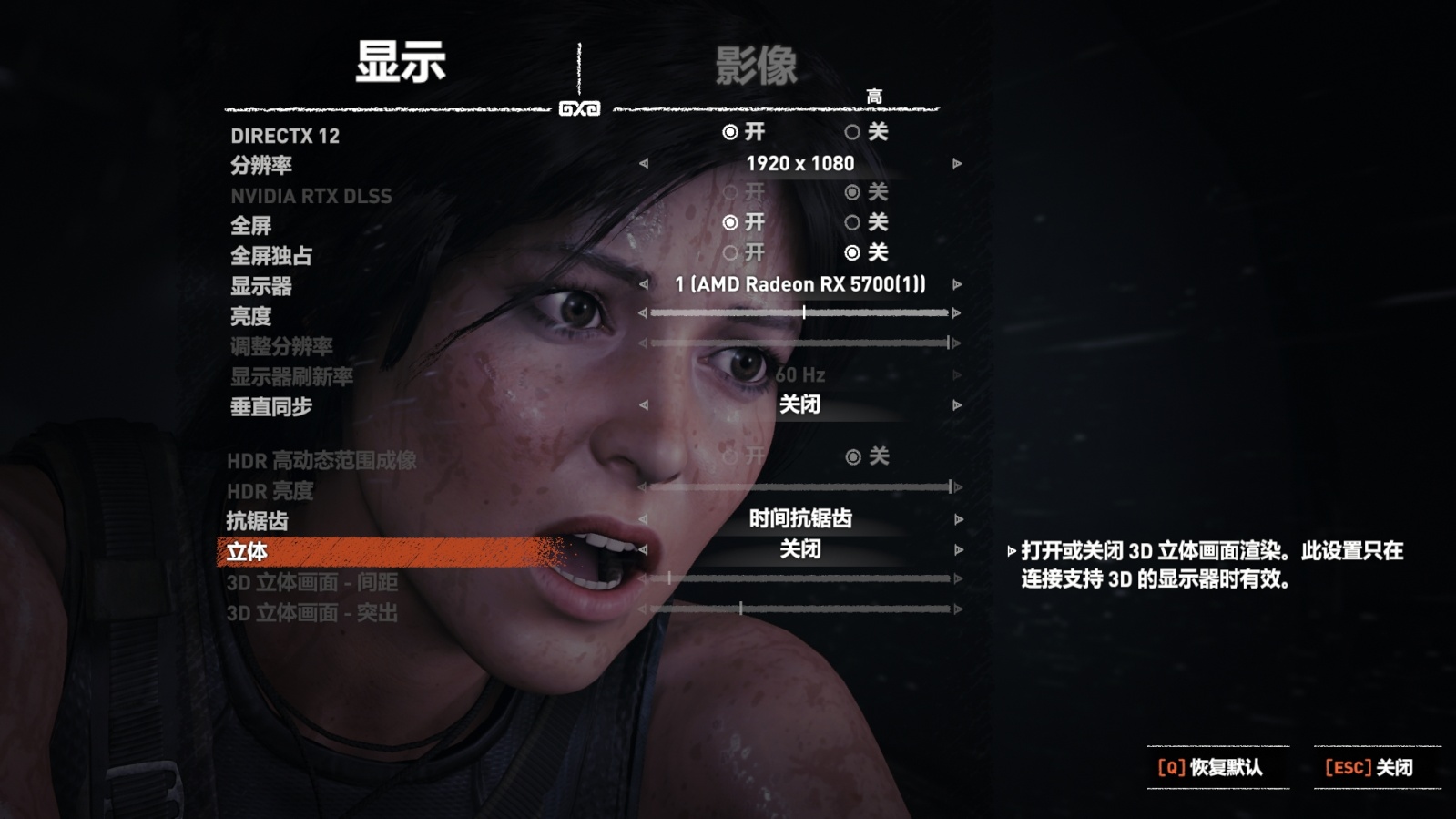Image resolution: width=1456 pixels, height=819 pixels.
Task: Set 全屏 to 开
Action: (728, 222)
